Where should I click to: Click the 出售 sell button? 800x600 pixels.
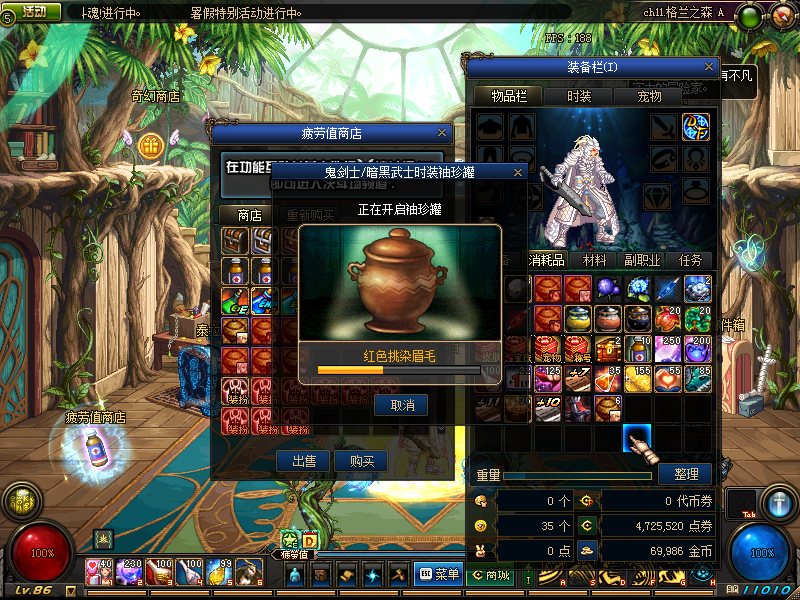(x=304, y=461)
